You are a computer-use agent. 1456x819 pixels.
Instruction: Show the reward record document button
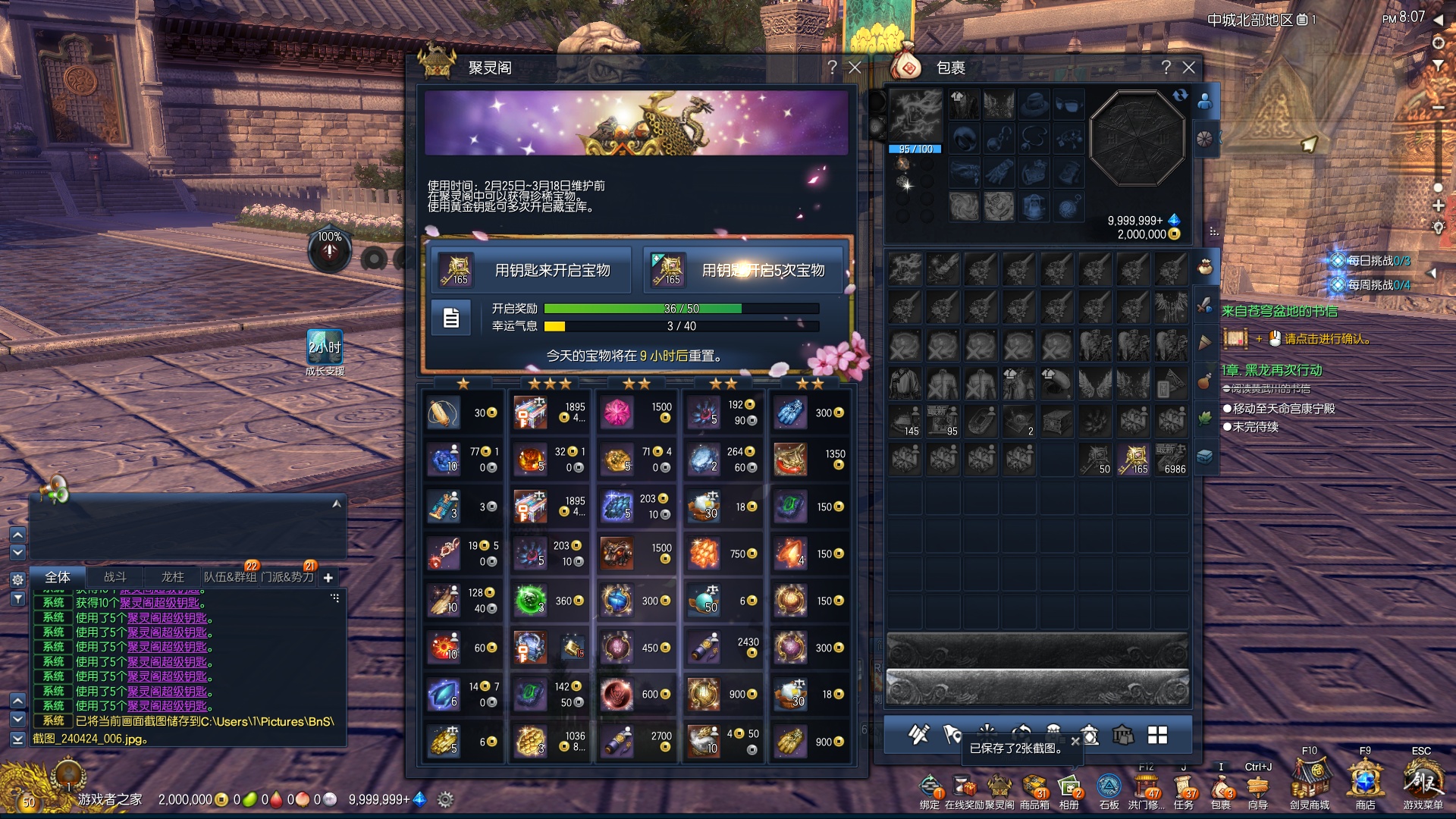[x=451, y=318]
